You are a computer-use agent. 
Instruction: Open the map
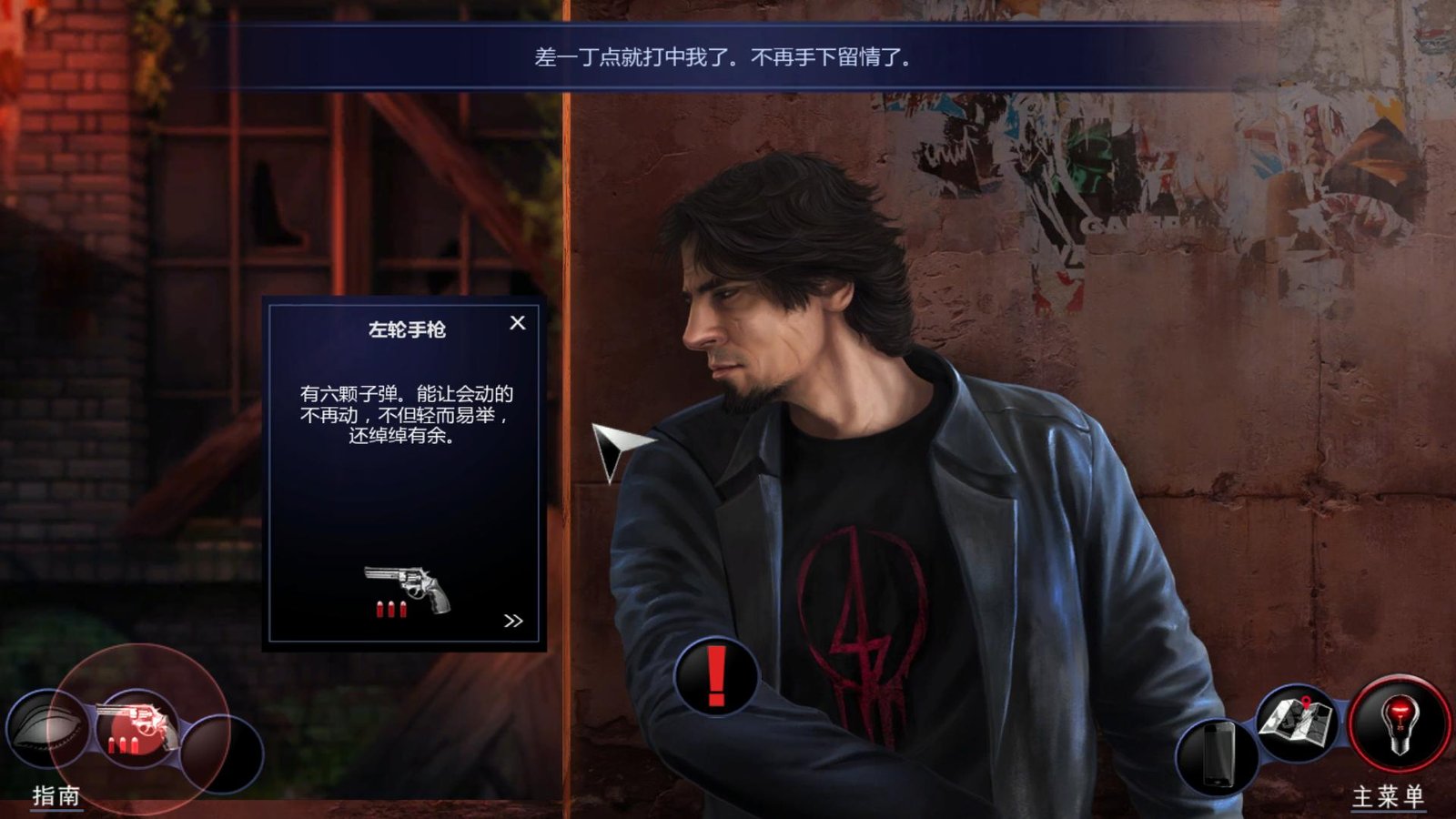1295,723
